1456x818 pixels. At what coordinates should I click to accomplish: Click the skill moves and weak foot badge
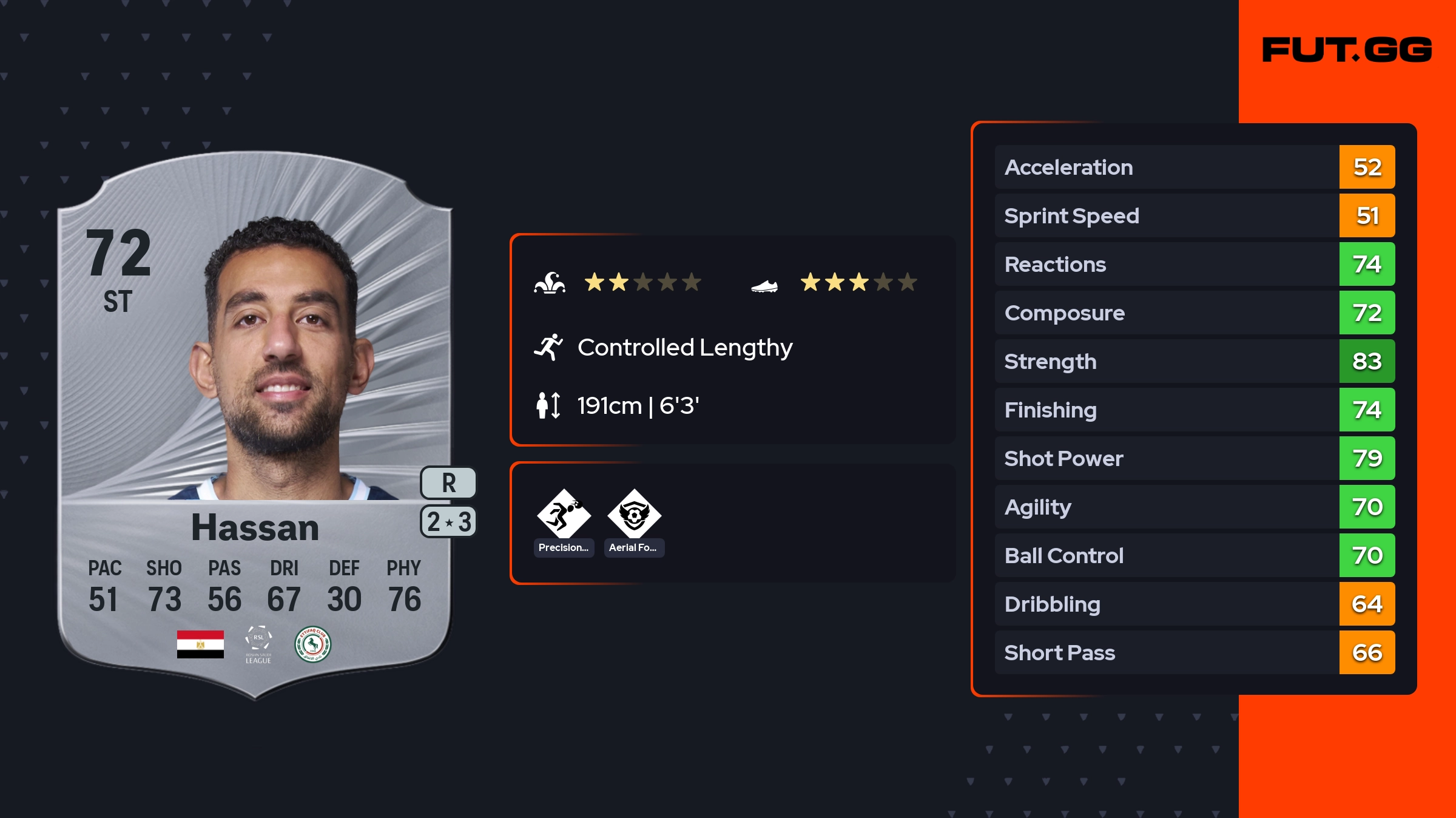[x=448, y=522]
